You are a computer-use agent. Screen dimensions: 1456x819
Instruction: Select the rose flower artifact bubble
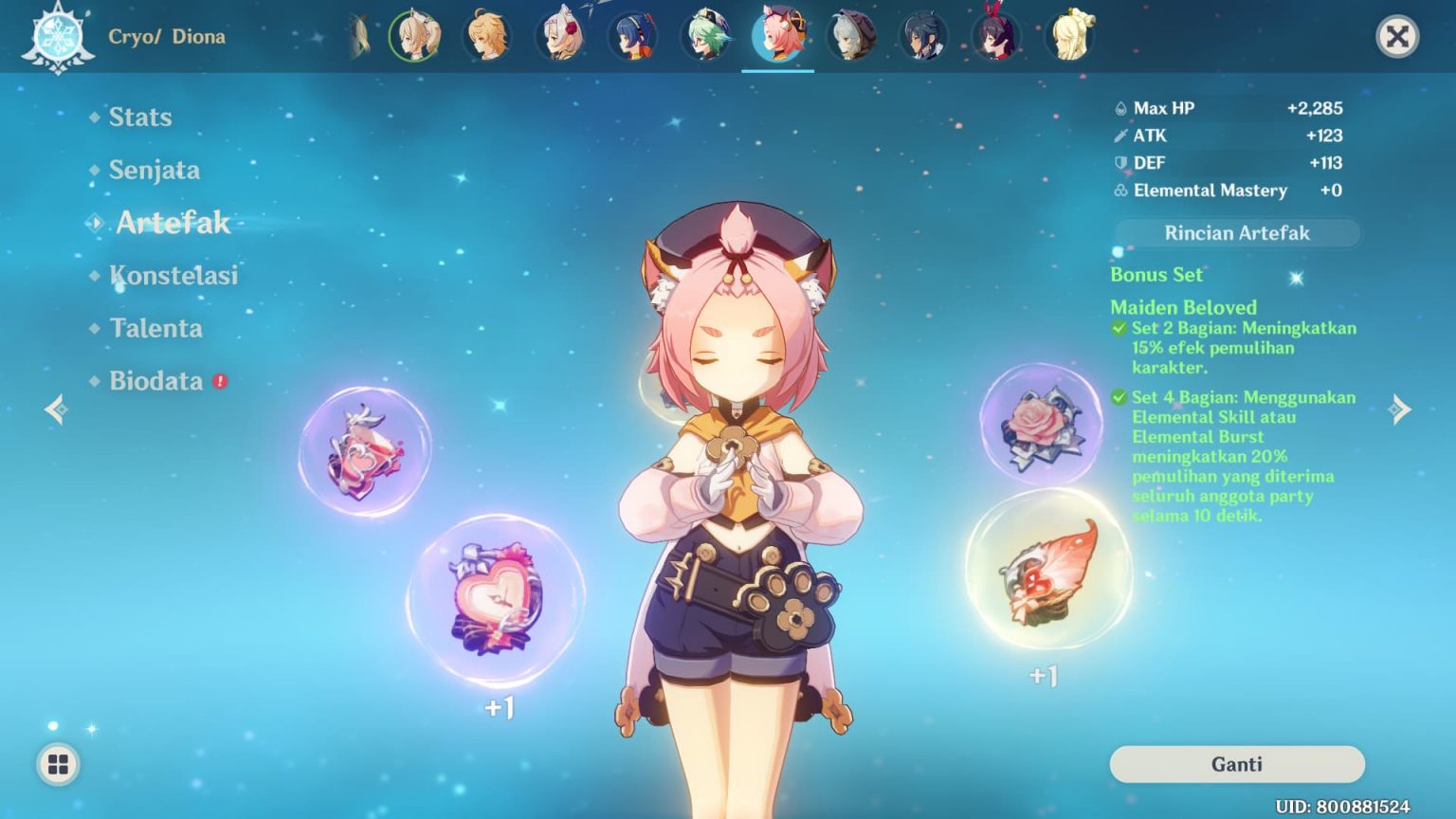pyautogui.click(x=1041, y=425)
